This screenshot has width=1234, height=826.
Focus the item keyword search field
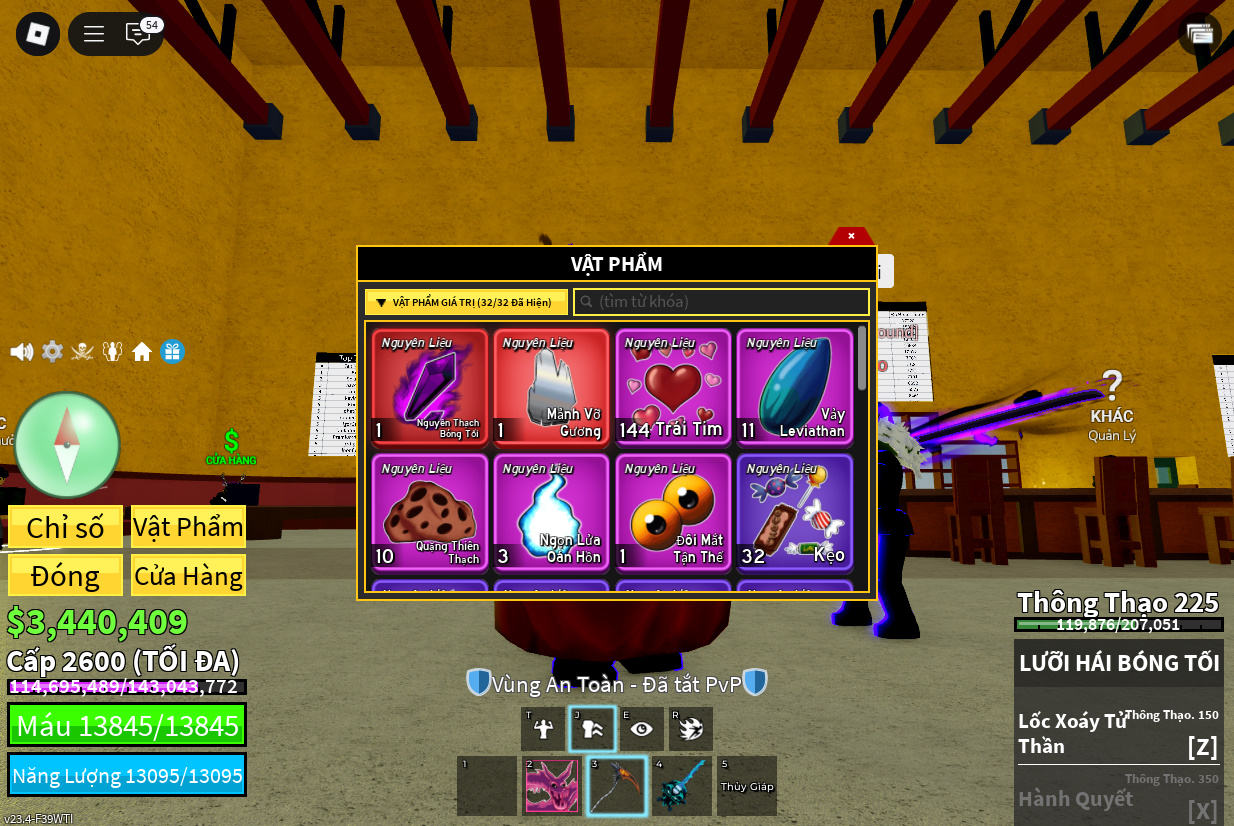tap(721, 302)
